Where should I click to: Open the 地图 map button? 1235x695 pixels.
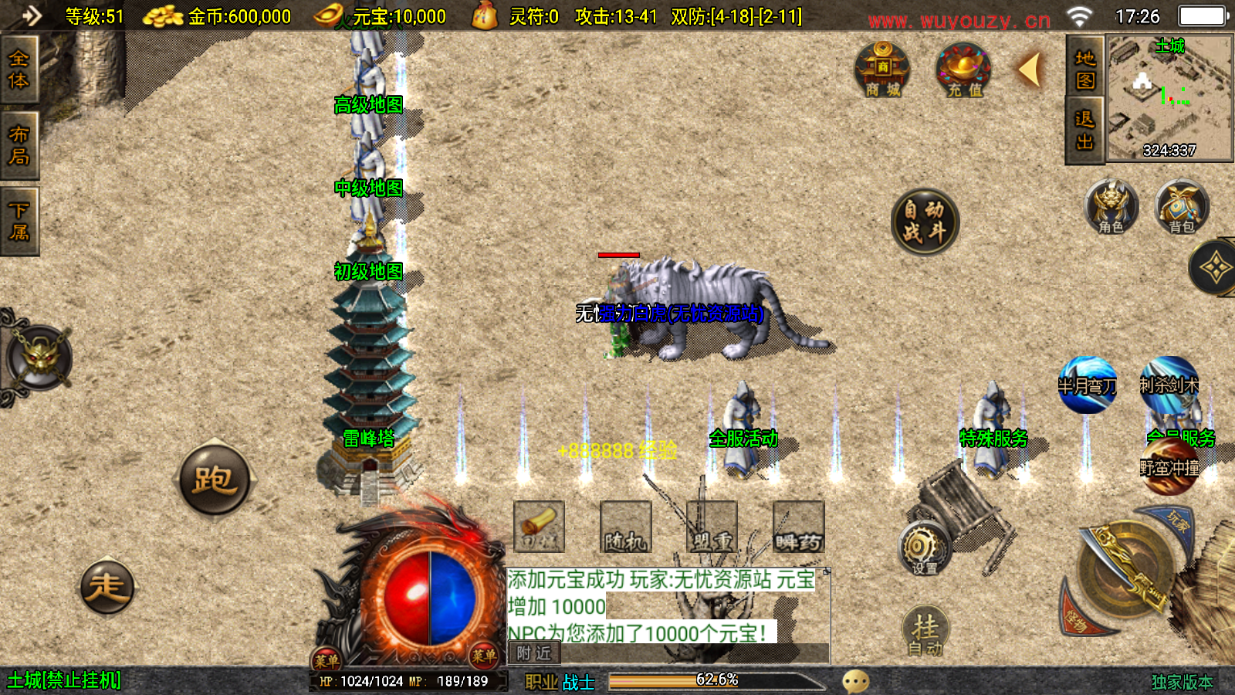1085,68
